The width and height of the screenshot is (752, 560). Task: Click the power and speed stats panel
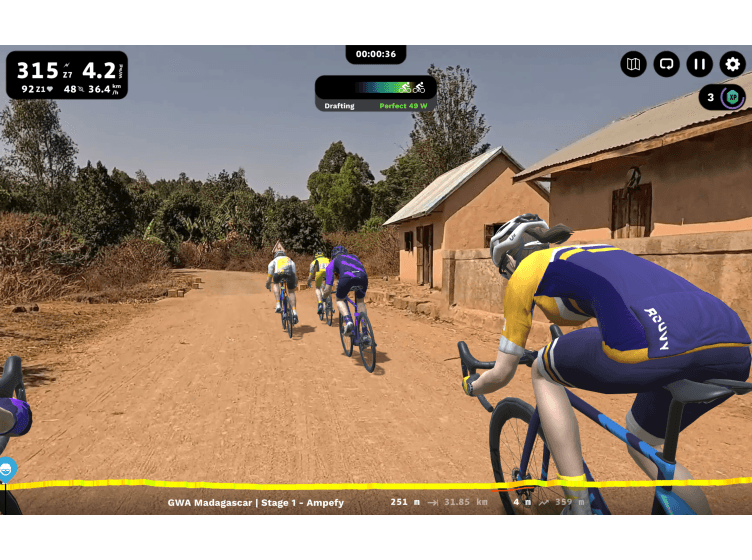(x=67, y=76)
